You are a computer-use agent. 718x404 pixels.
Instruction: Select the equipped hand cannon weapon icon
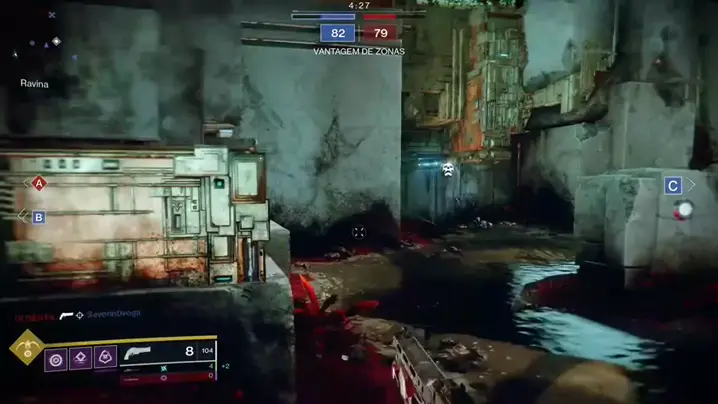pyautogui.click(x=145, y=354)
